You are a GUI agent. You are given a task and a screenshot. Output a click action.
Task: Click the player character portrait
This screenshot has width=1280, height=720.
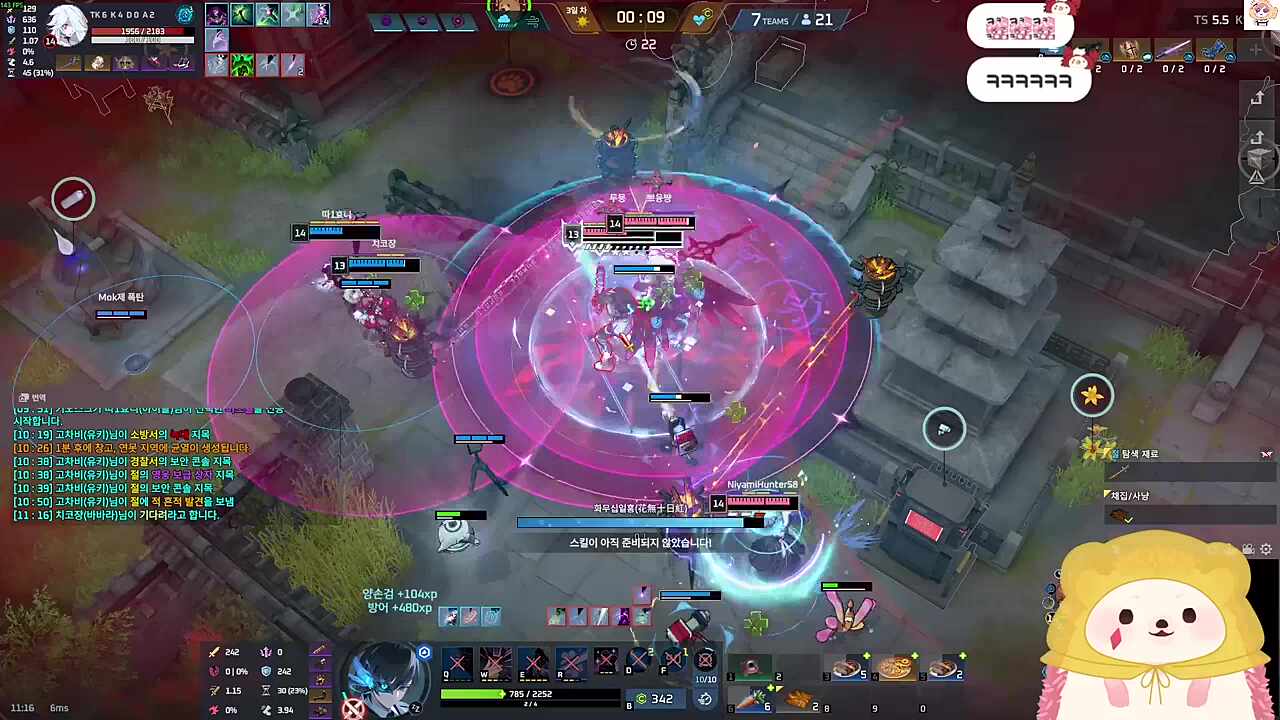coord(386,675)
